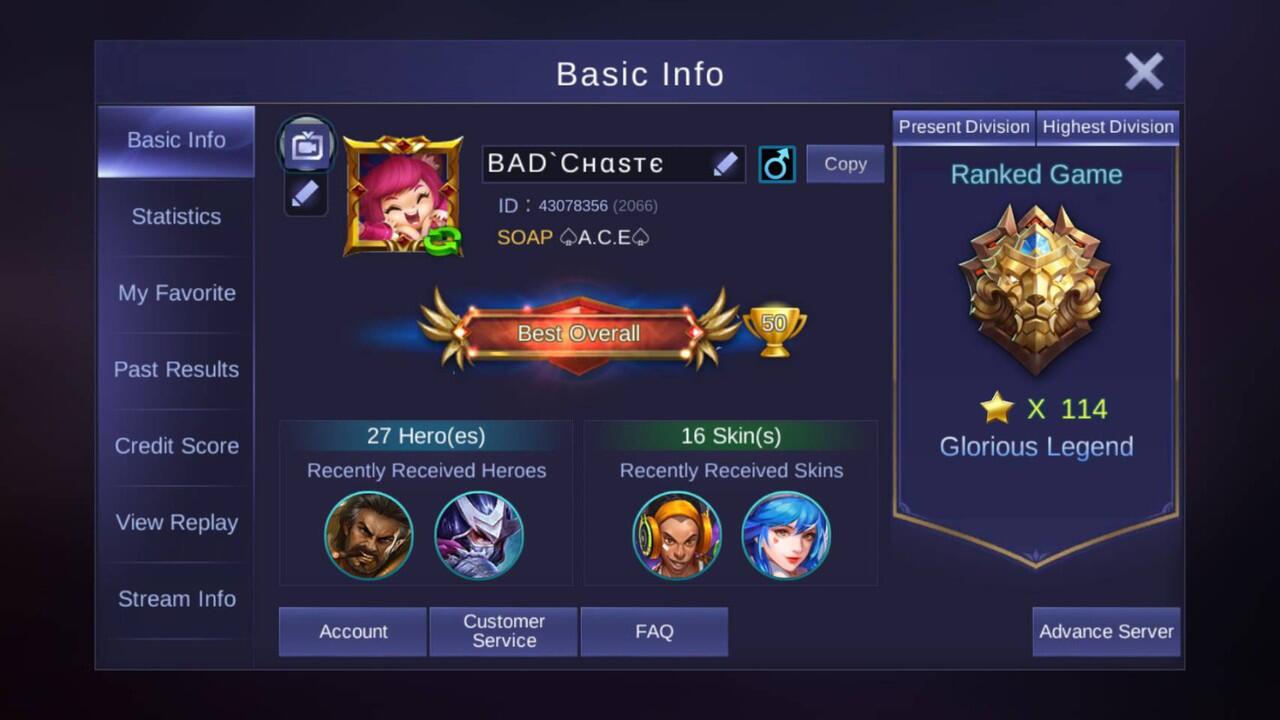Click the Best Overall banner
Image resolution: width=1280 pixels, height=720 pixels.
[578, 333]
